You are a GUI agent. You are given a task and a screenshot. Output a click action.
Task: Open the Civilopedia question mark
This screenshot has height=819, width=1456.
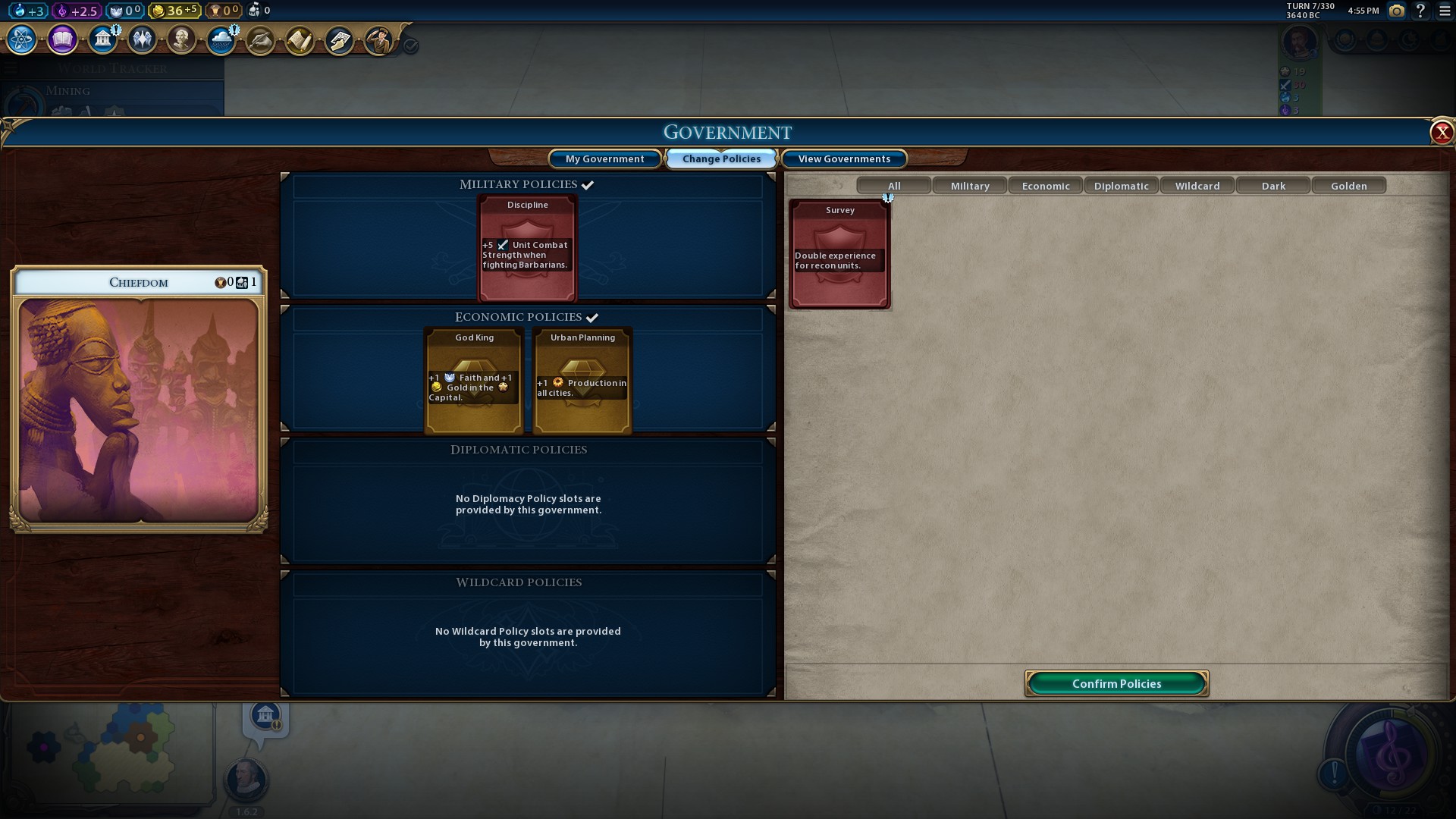(x=1420, y=11)
